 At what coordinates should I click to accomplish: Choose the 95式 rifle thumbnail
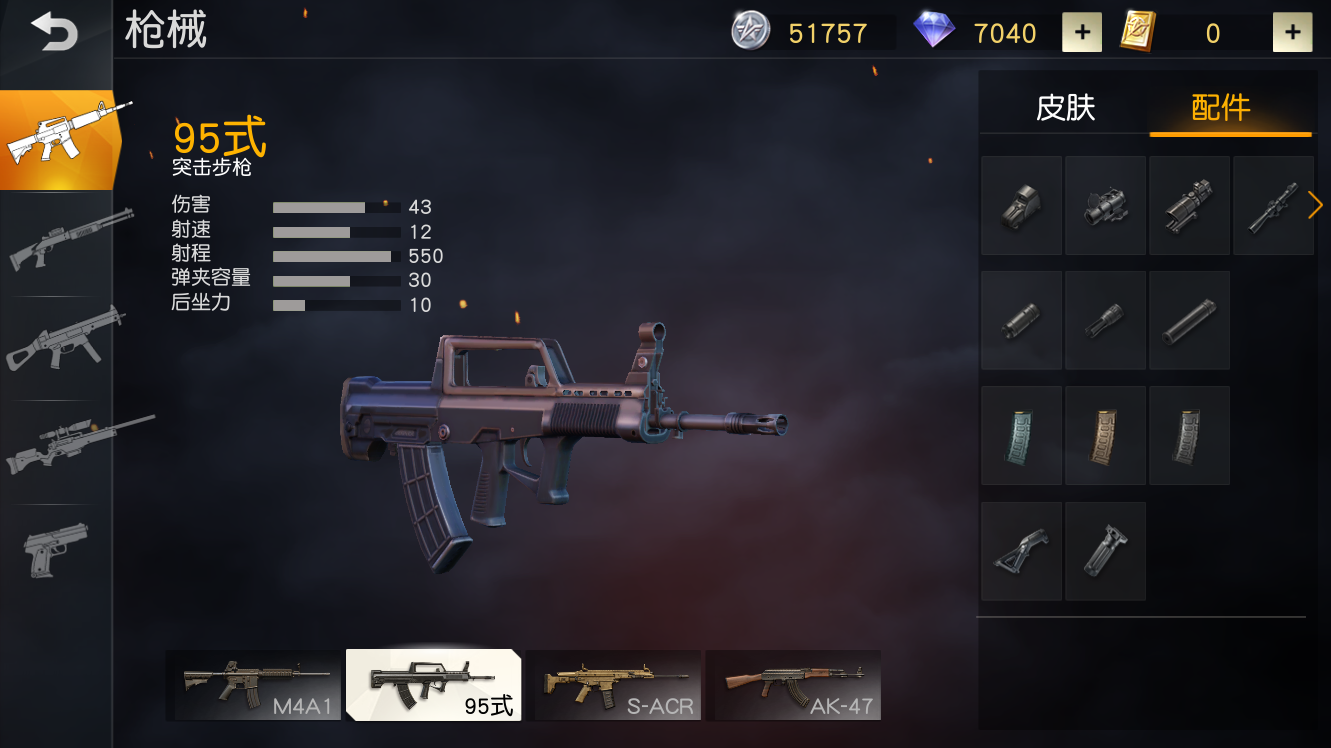click(x=433, y=685)
